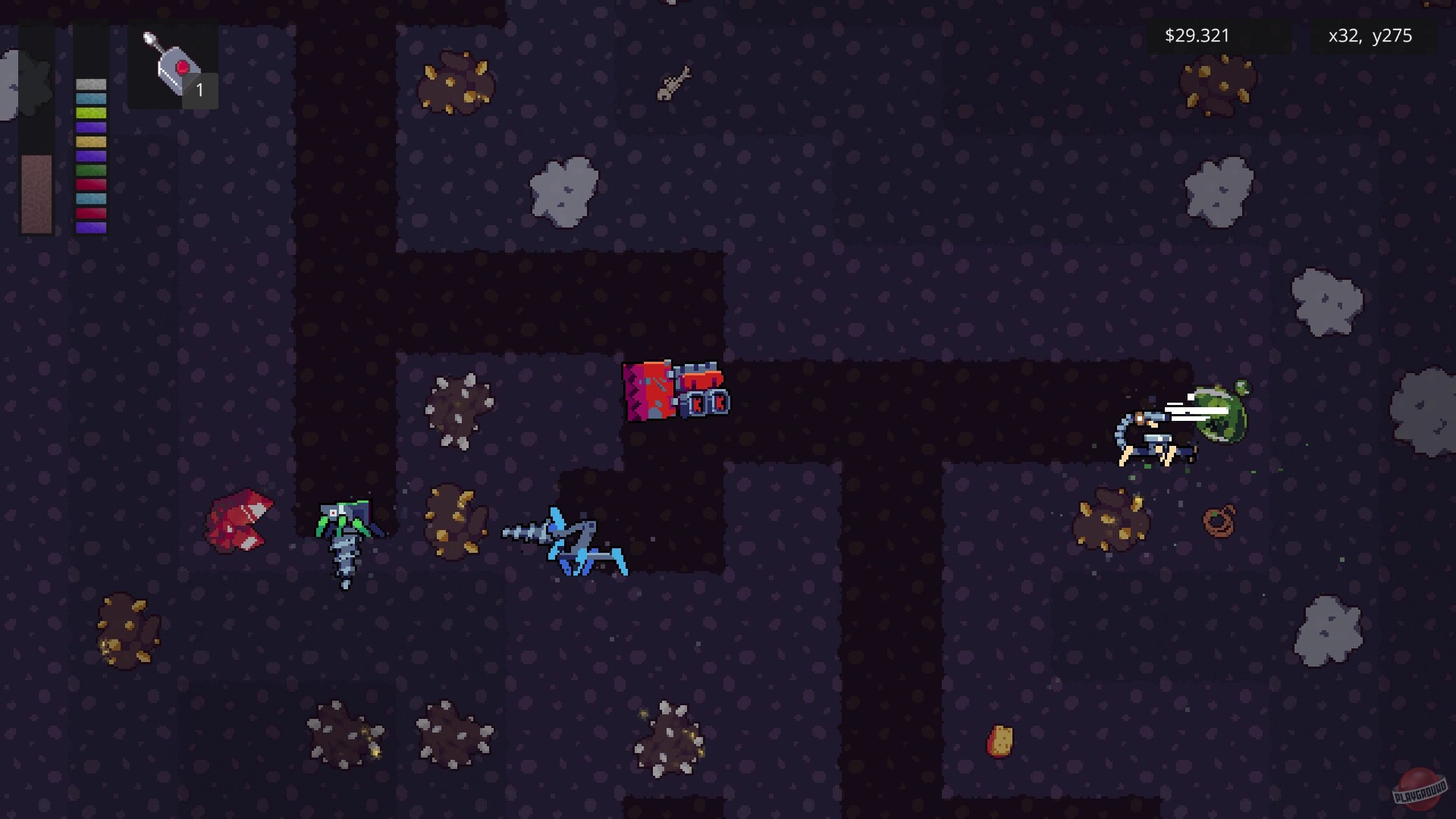The height and width of the screenshot is (819, 1456).
Task: Click the red mining mech vehicle
Action: point(675,391)
